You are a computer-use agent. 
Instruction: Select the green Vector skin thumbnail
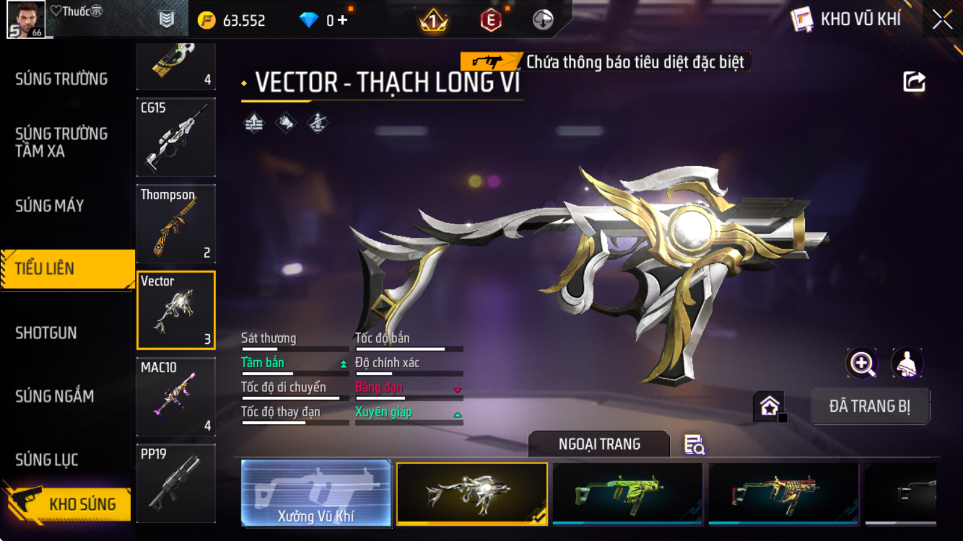(627, 494)
